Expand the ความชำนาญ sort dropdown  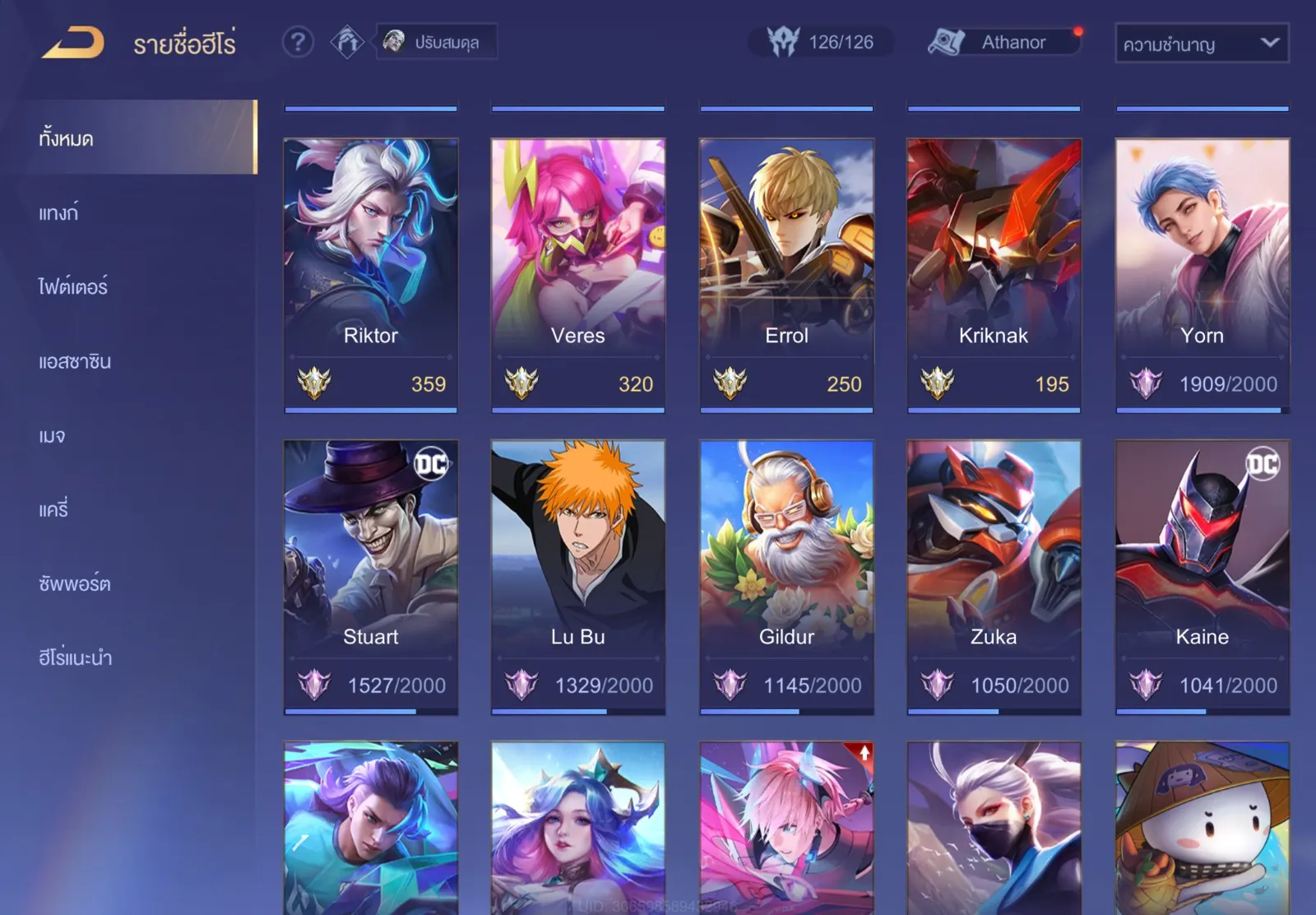pos(1201,44)
